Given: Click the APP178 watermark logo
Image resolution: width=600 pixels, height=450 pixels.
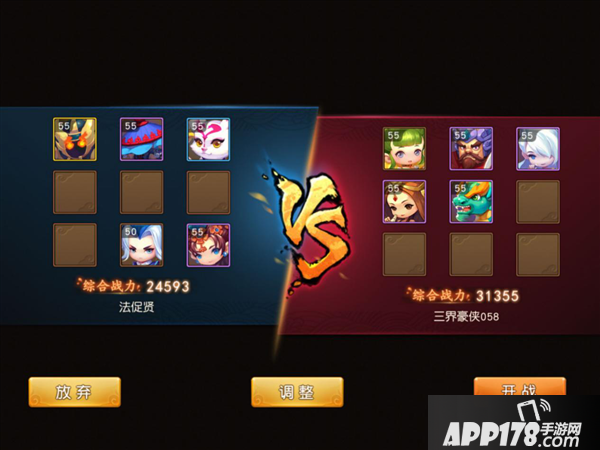Looking at the screenshot, I should pyautogui.click(x=514, y=424).
